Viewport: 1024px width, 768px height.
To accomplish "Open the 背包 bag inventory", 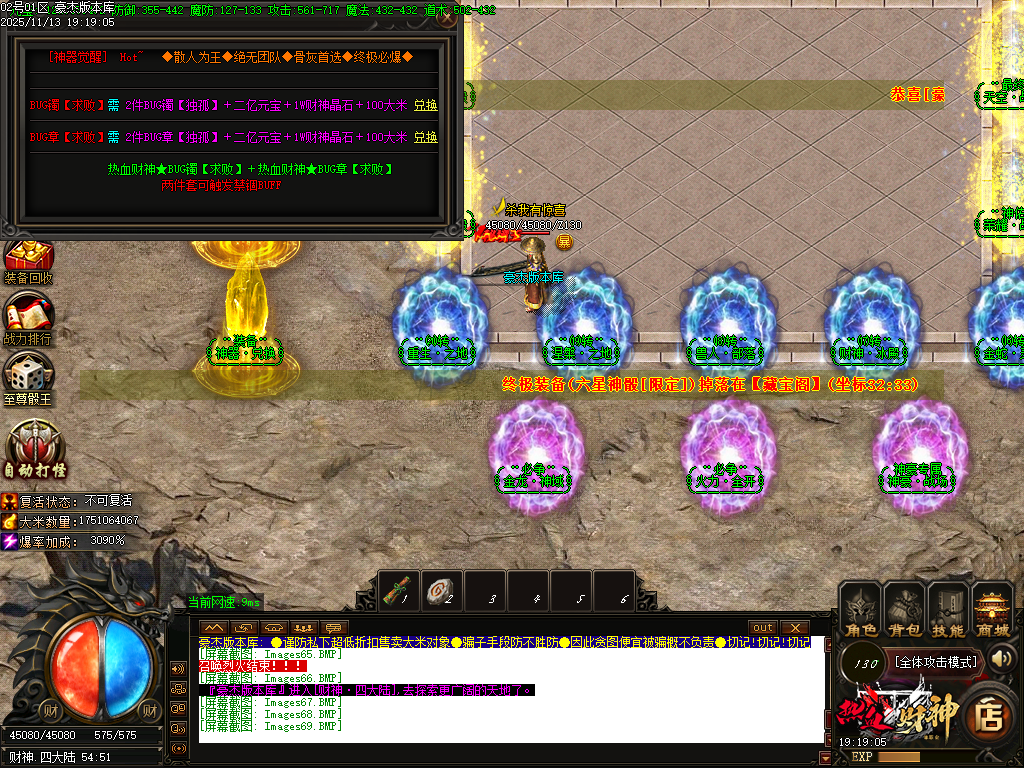I will (x=904, y=611).
